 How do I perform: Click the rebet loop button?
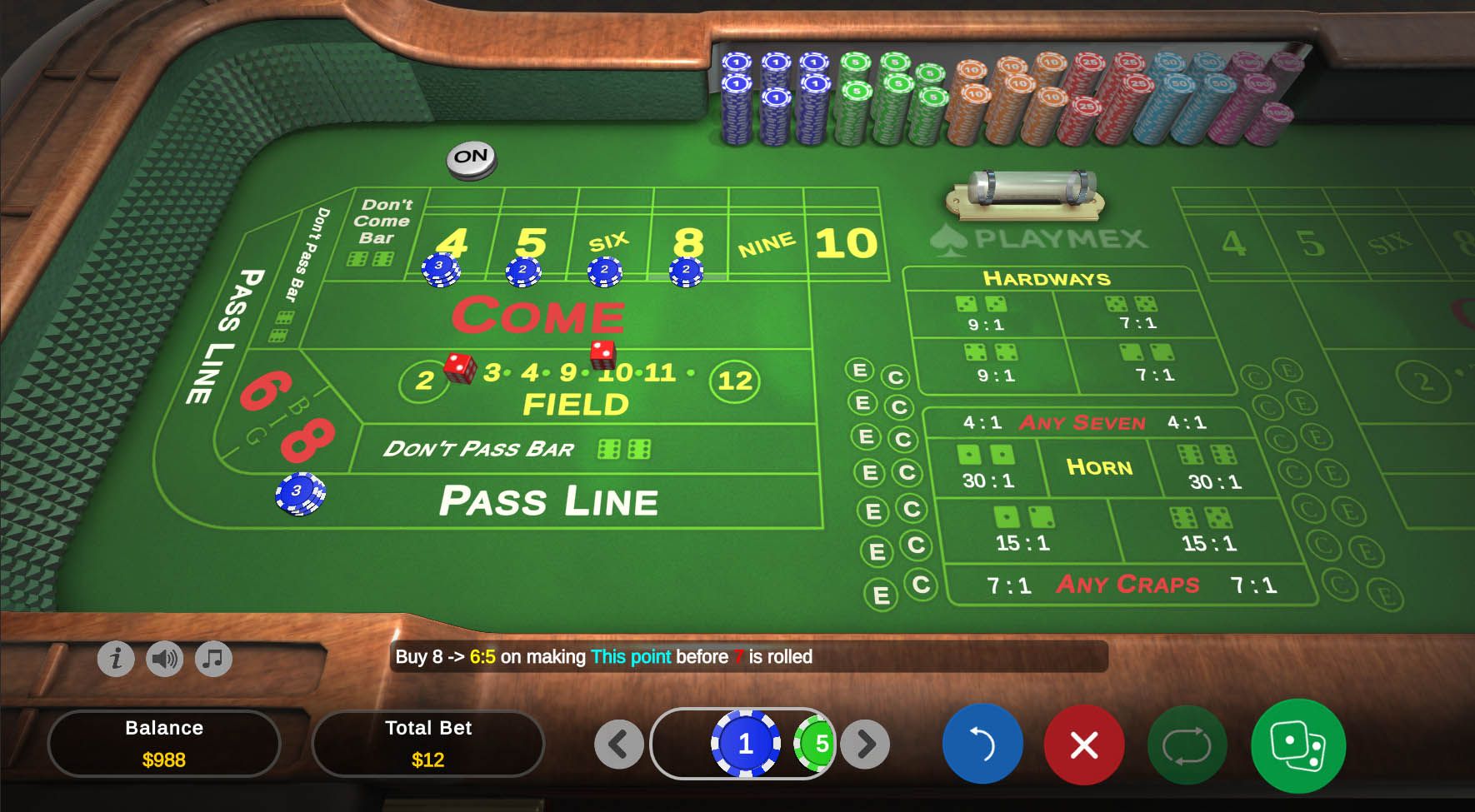[x=1187, y=744]
